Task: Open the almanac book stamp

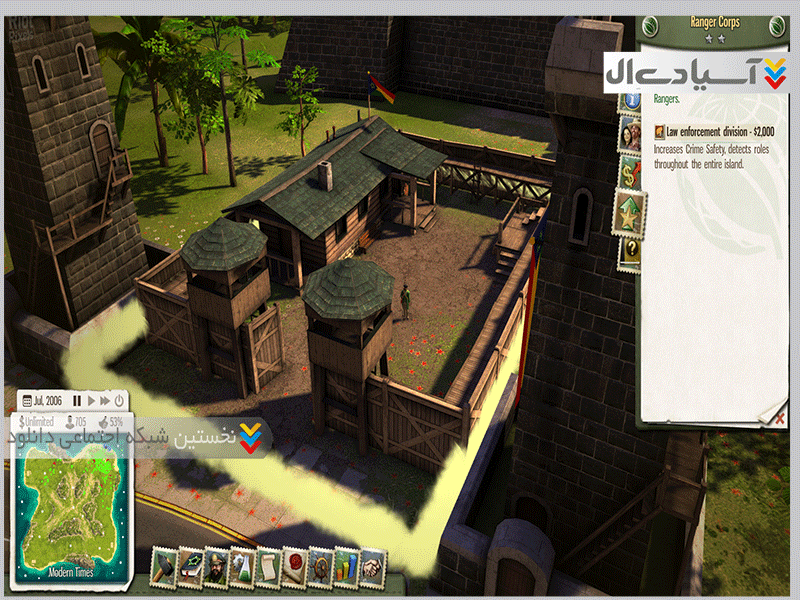Action: [x=190, y=567]
